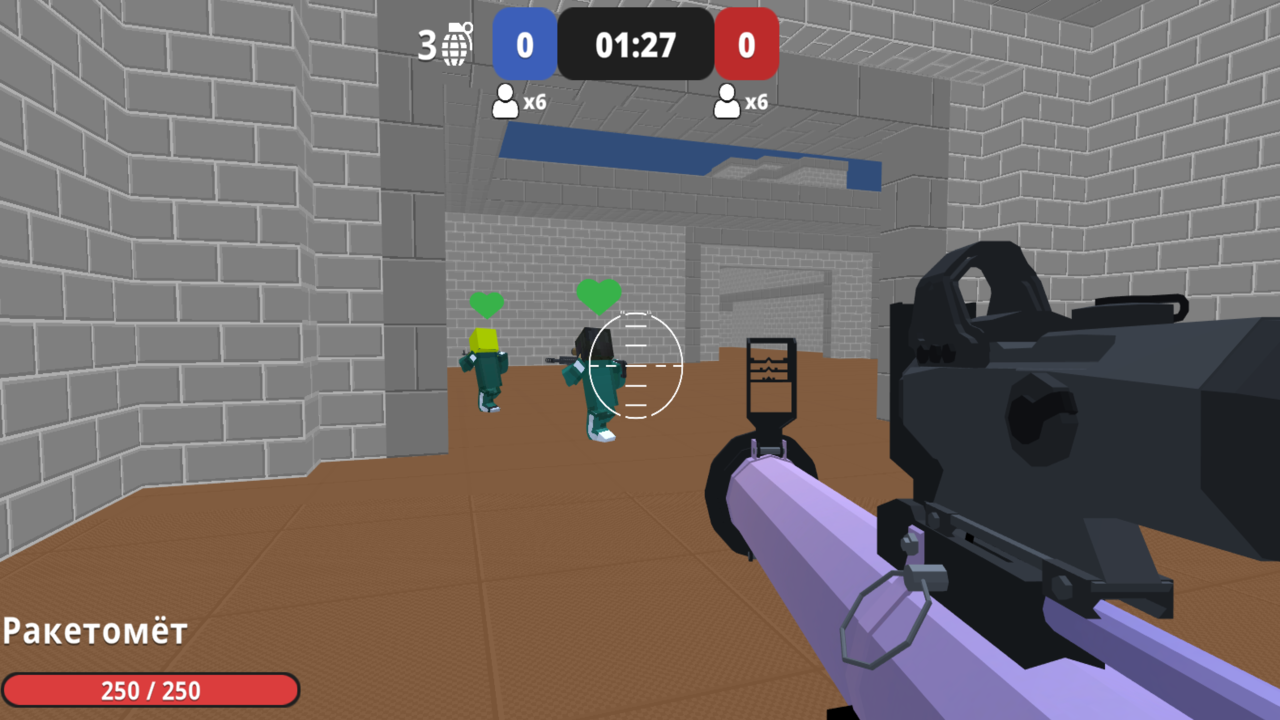
Task: Click the red team score badge showing 0
Action: click(747, 45)
